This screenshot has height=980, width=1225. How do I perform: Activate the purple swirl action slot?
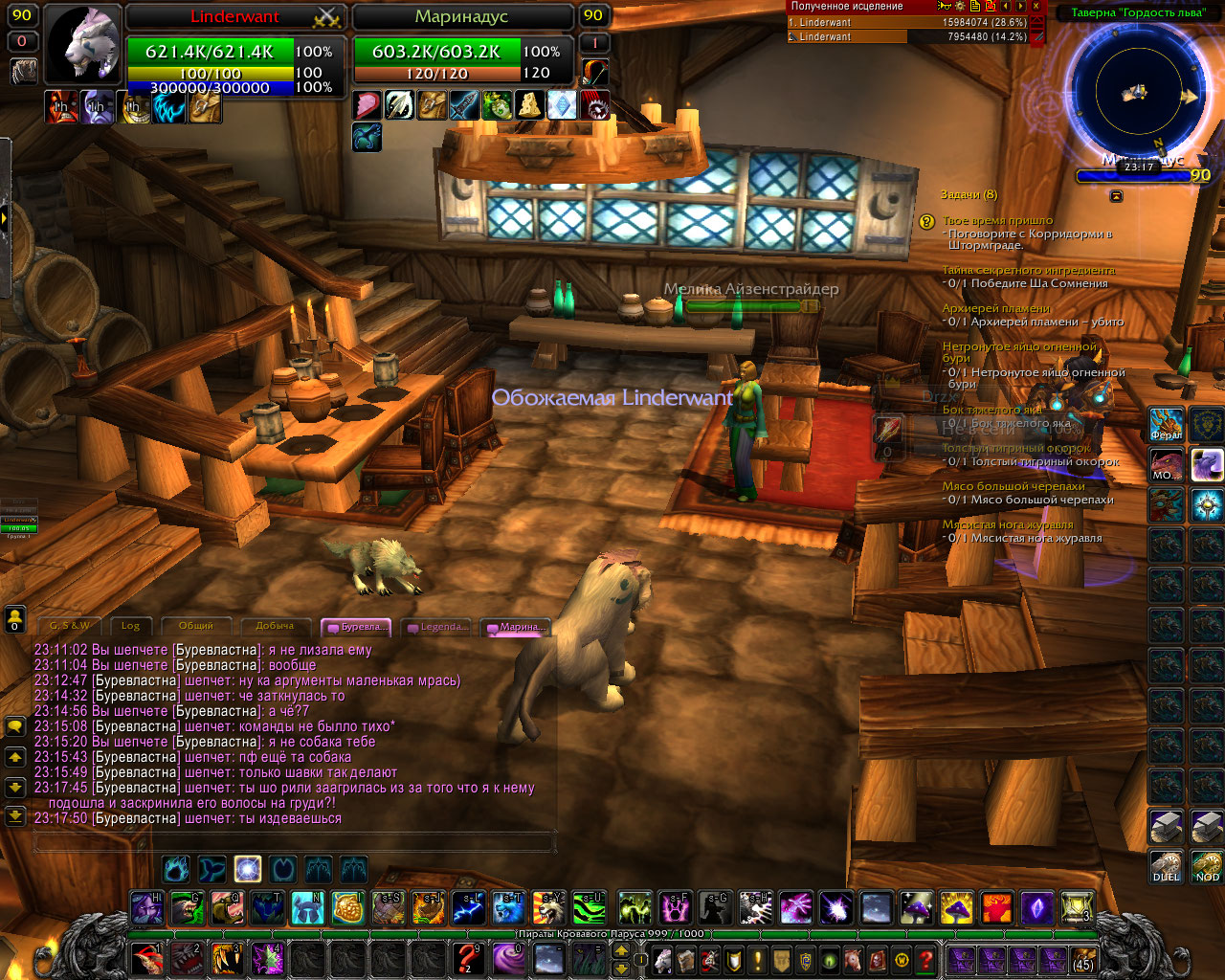click(x=506, y=957)
